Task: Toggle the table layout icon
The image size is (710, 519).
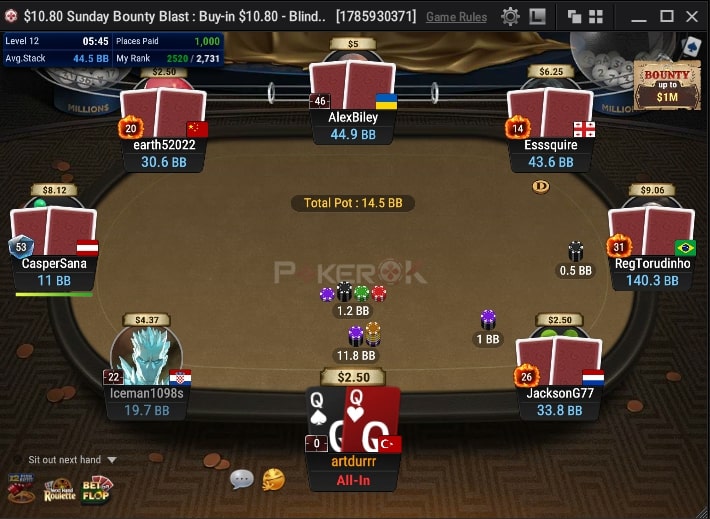Action: [x=538, y=16]
